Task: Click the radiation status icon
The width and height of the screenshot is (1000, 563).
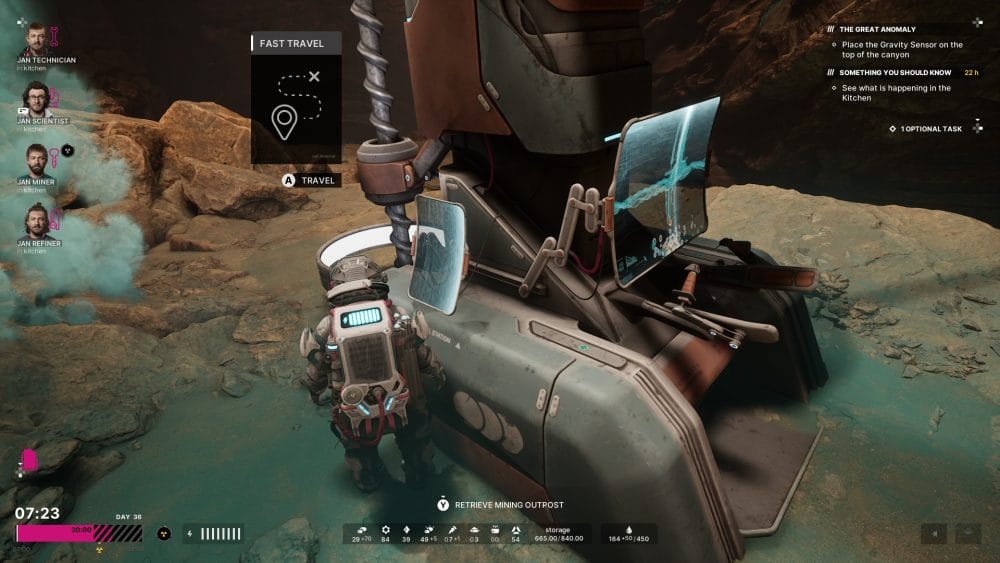Action: coord(164,534)
